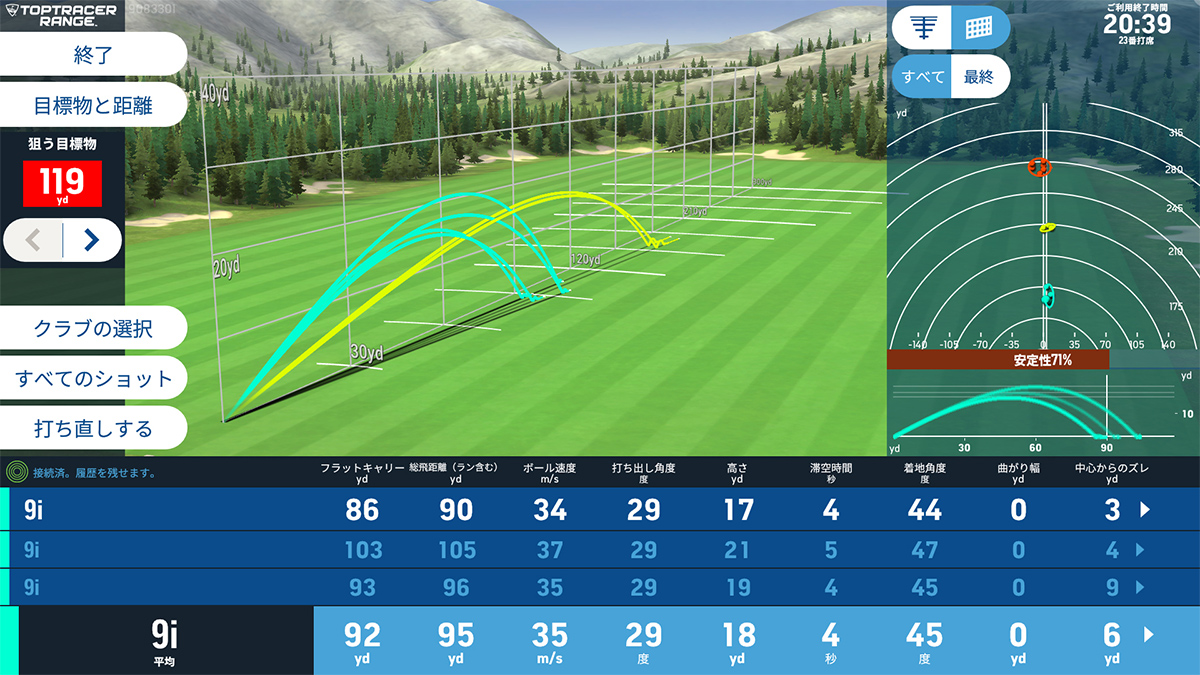Show すべてのショット all shots list
This screenshot has height=675, width=1200.
pos(93,378)
